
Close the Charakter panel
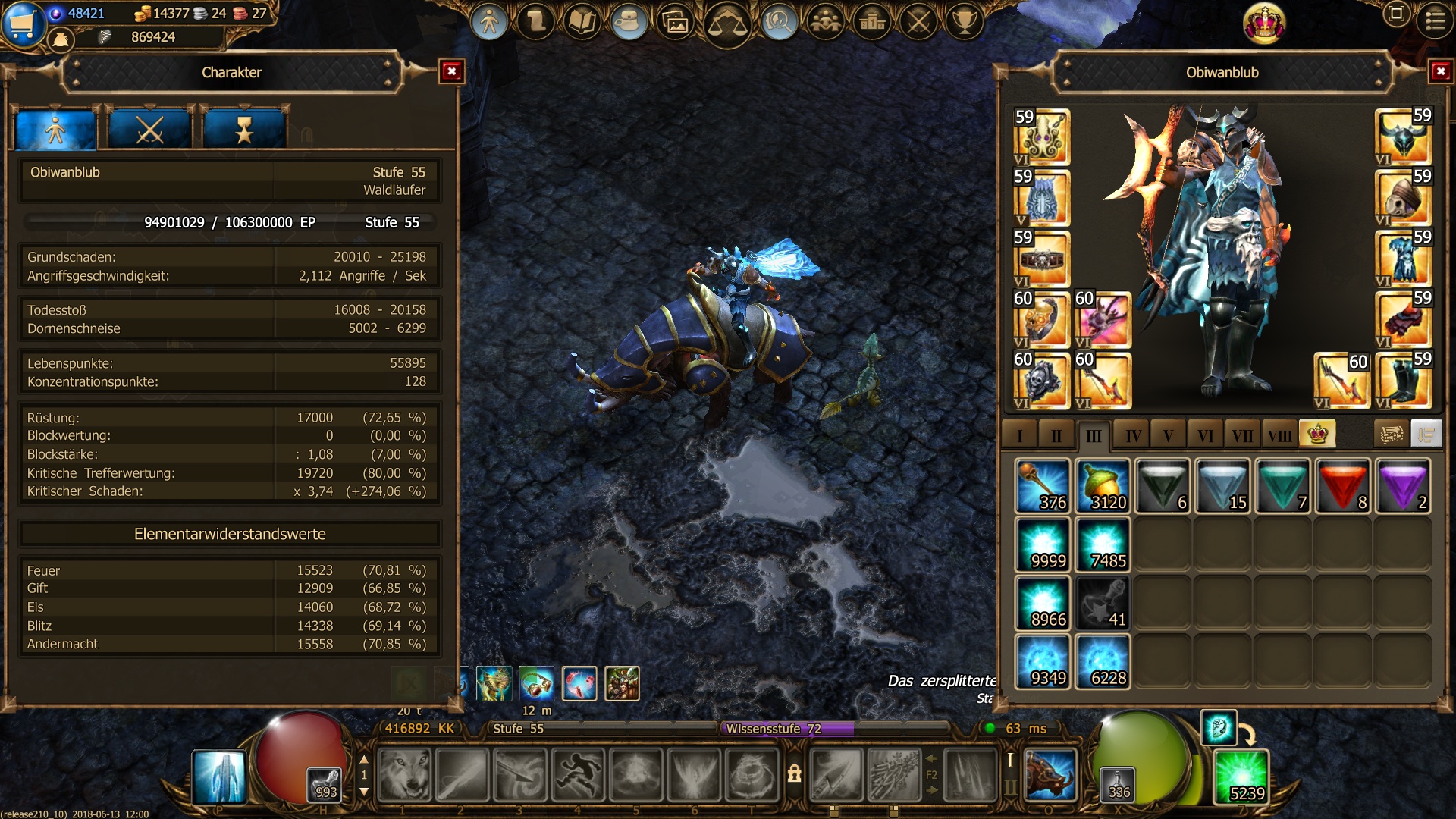pos(452,71)
